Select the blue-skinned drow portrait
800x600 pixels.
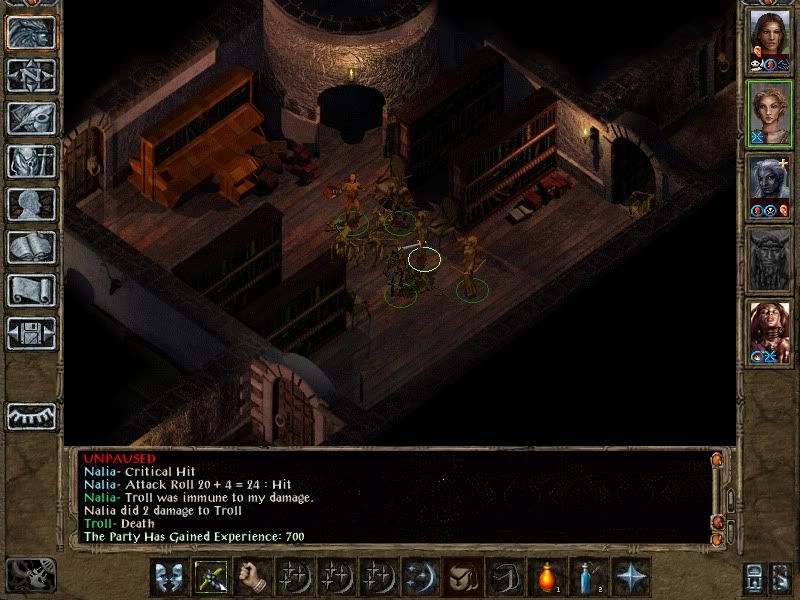[x=770, y=187]
